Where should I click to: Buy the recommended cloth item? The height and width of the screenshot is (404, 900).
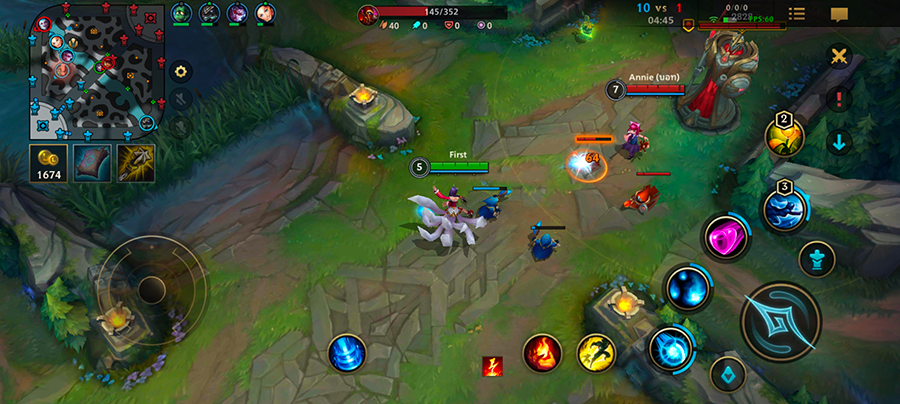pyautogui.click(x=92, y=163)
